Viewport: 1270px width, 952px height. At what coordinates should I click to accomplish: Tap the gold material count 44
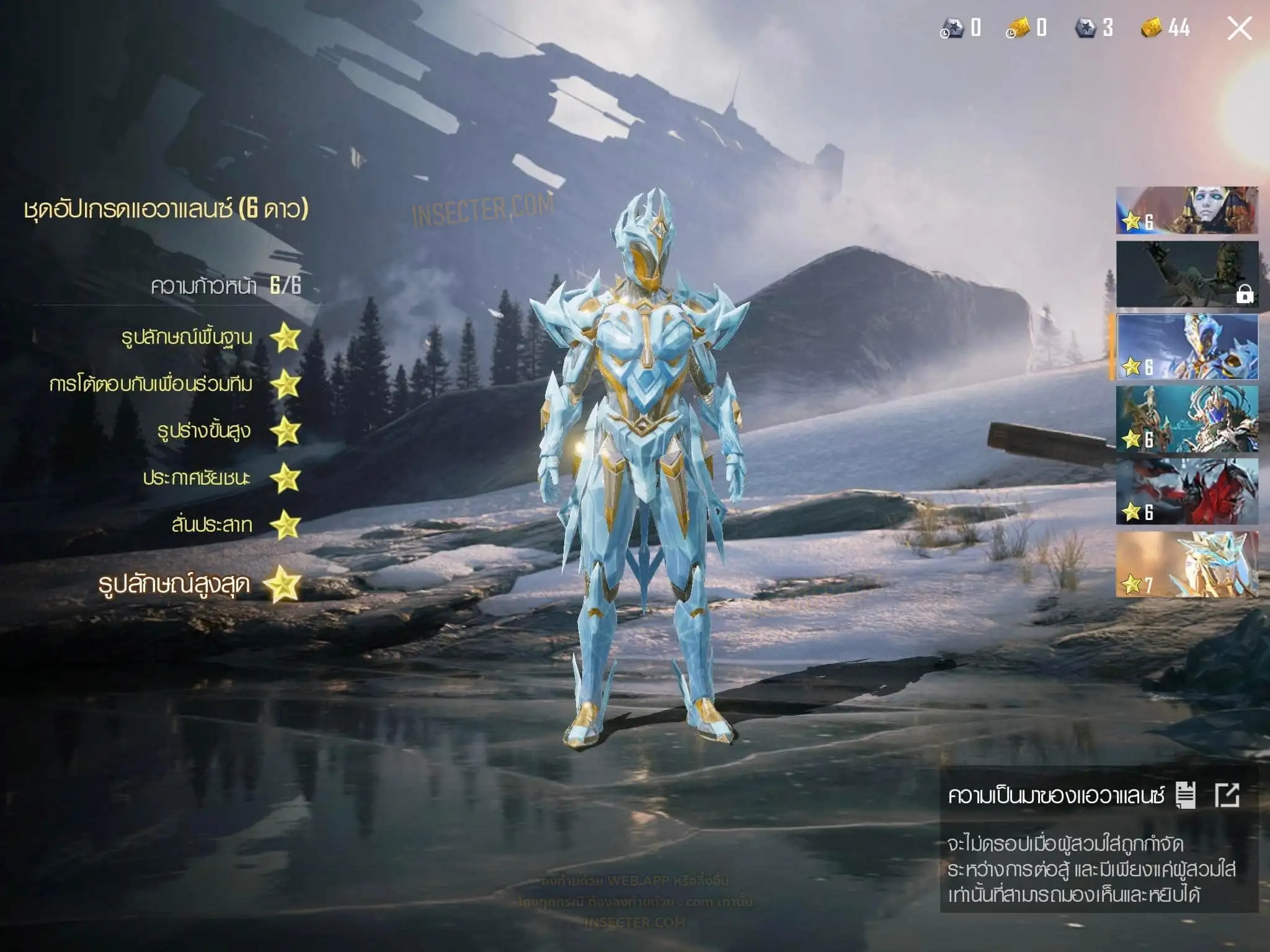pos(1166,28)
